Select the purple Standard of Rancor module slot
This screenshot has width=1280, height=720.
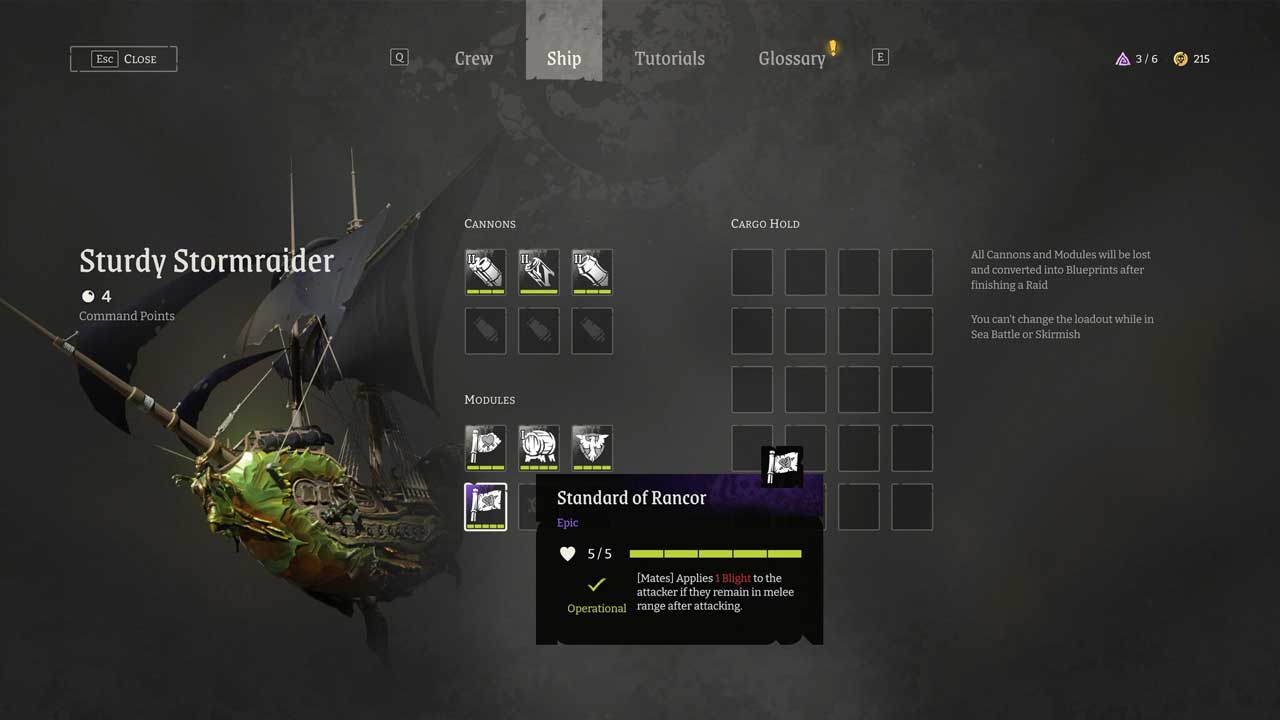coord(486,506)
